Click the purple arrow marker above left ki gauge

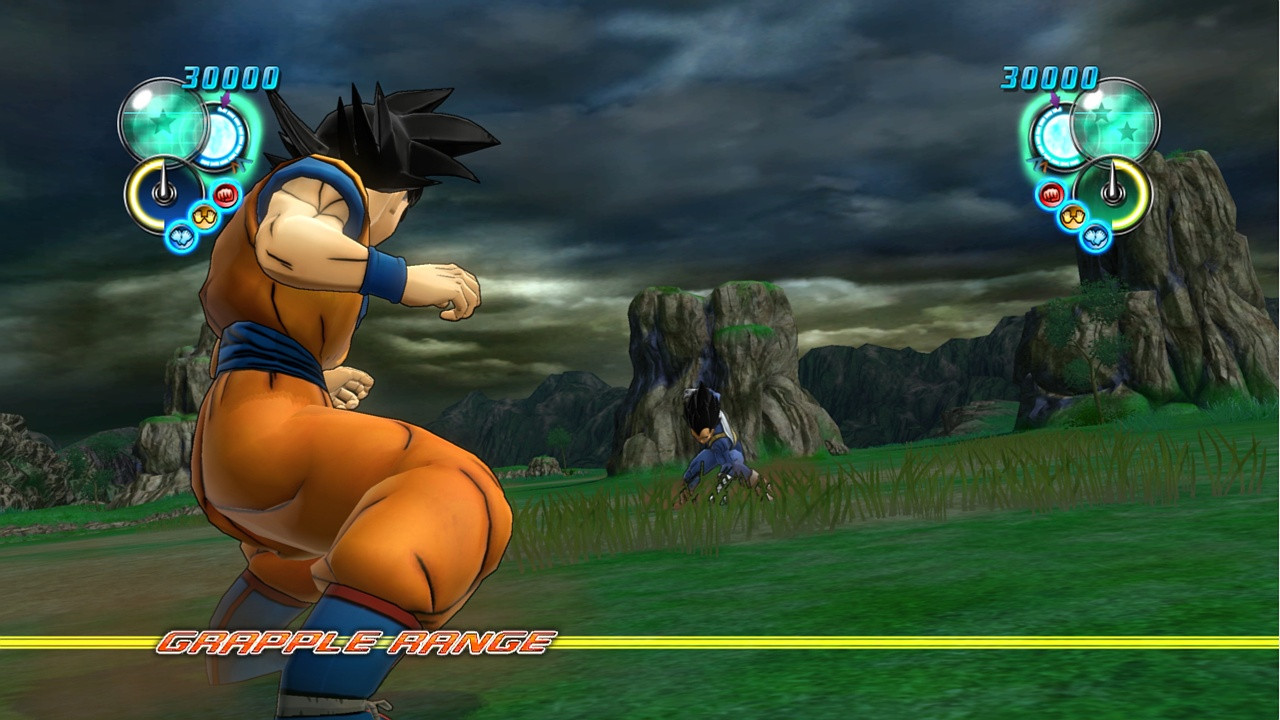225,101
